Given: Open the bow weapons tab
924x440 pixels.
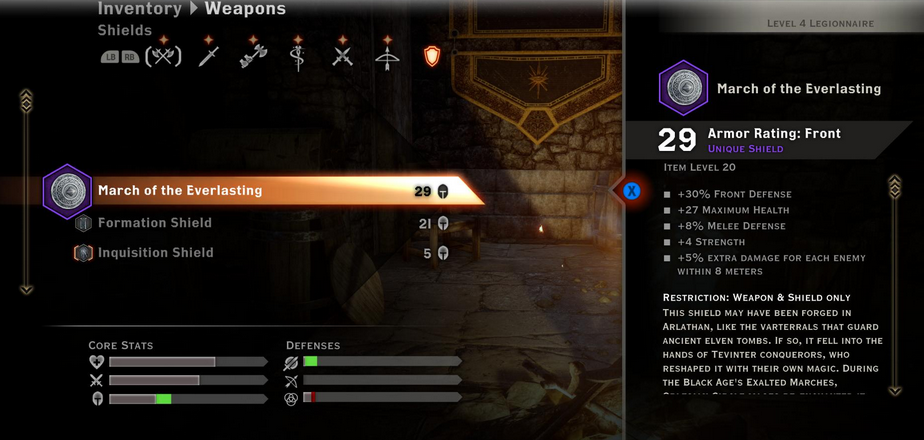Looking at the screenshot, I should [x=388, y=56].
